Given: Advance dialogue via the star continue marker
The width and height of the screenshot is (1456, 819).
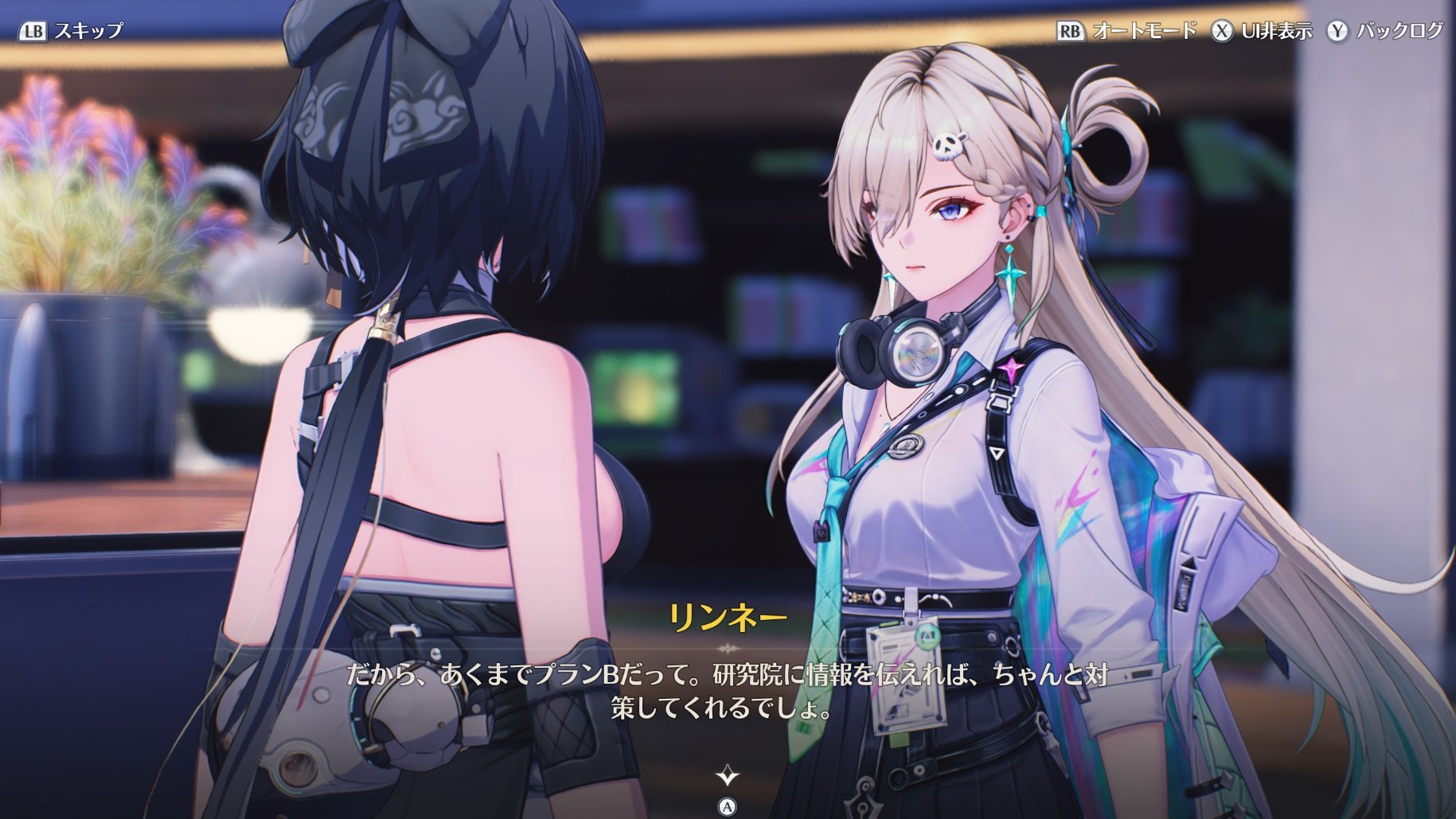Looking at the screenshot, I should click(727, 774).
